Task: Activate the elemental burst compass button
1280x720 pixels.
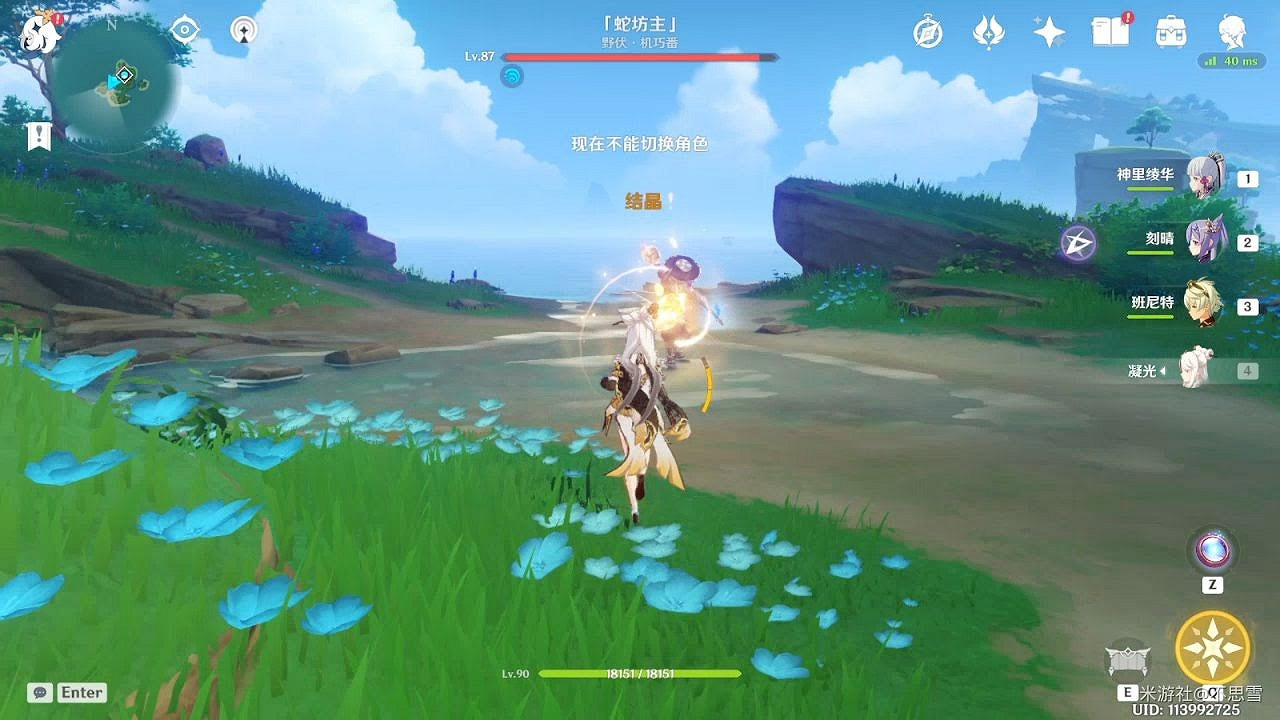Action: 1213,646
